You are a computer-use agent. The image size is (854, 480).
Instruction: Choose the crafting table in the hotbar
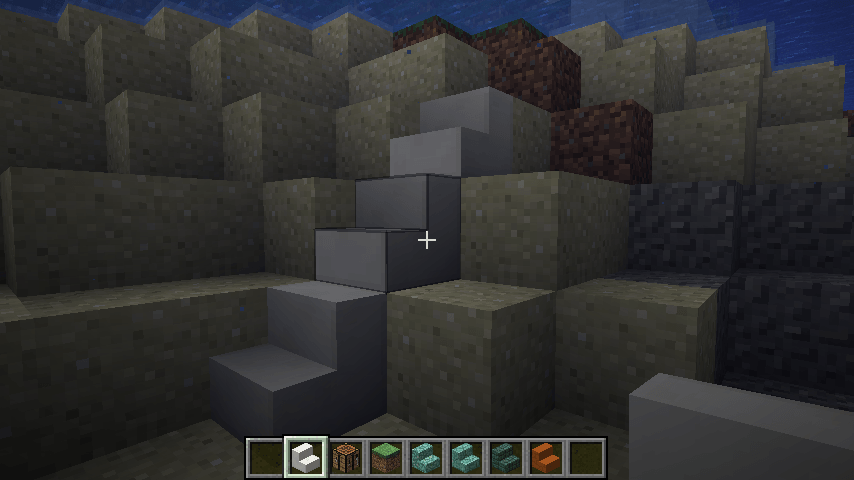(346, 457)
